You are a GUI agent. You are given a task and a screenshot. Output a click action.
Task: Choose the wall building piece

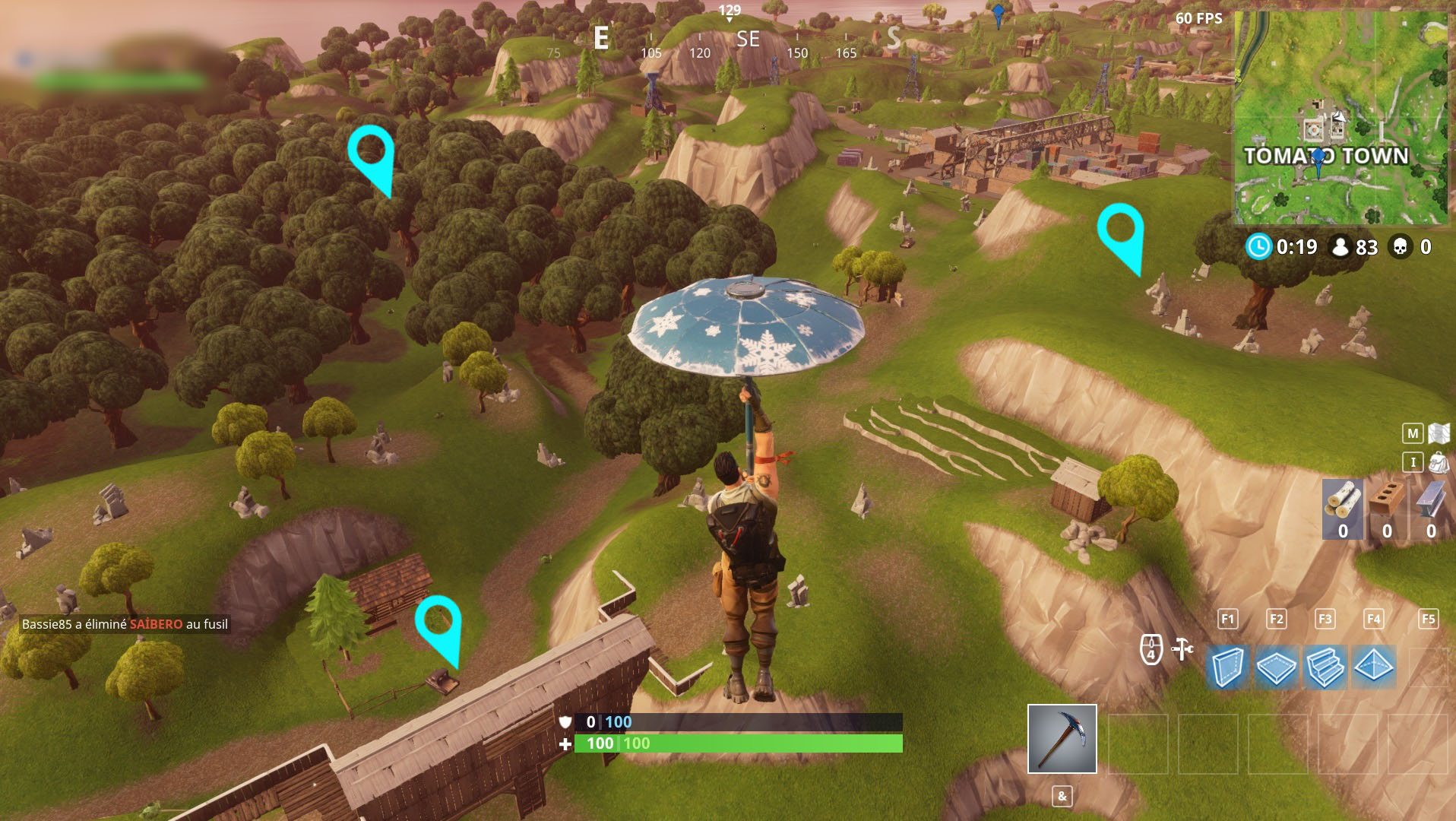click(1227, 667)
